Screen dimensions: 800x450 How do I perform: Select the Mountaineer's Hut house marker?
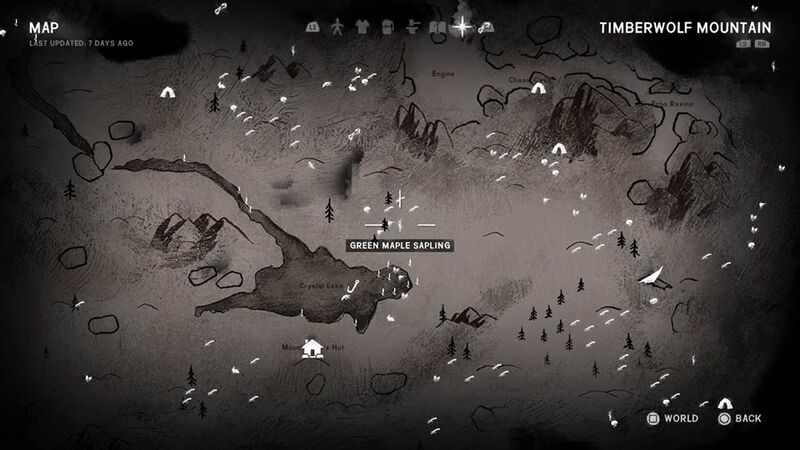click(x=313, y=348)
